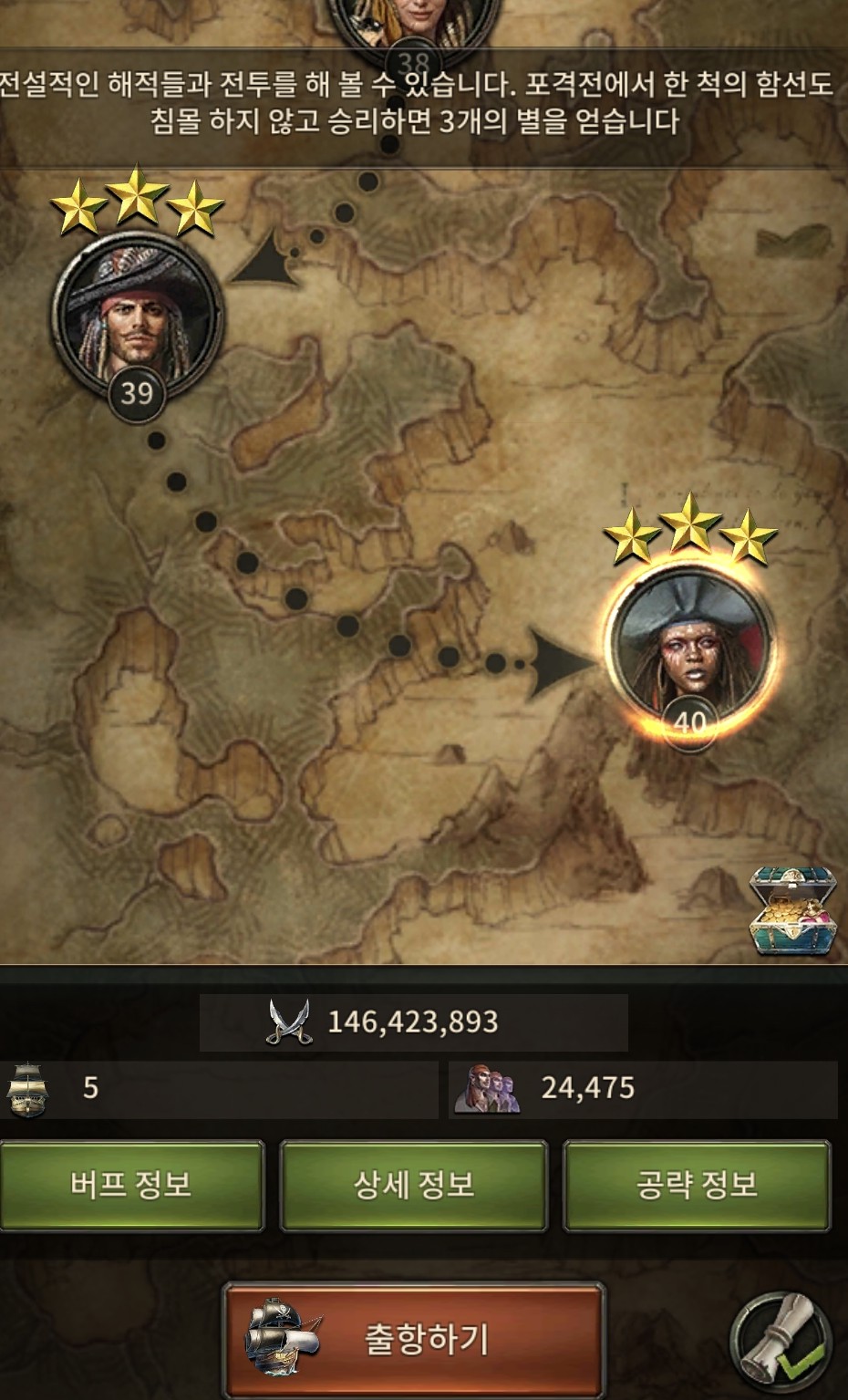Viewport: 848px width, 1400px height.
Task: Open the 버프 정보 buff info
Action: [131, 1185]
